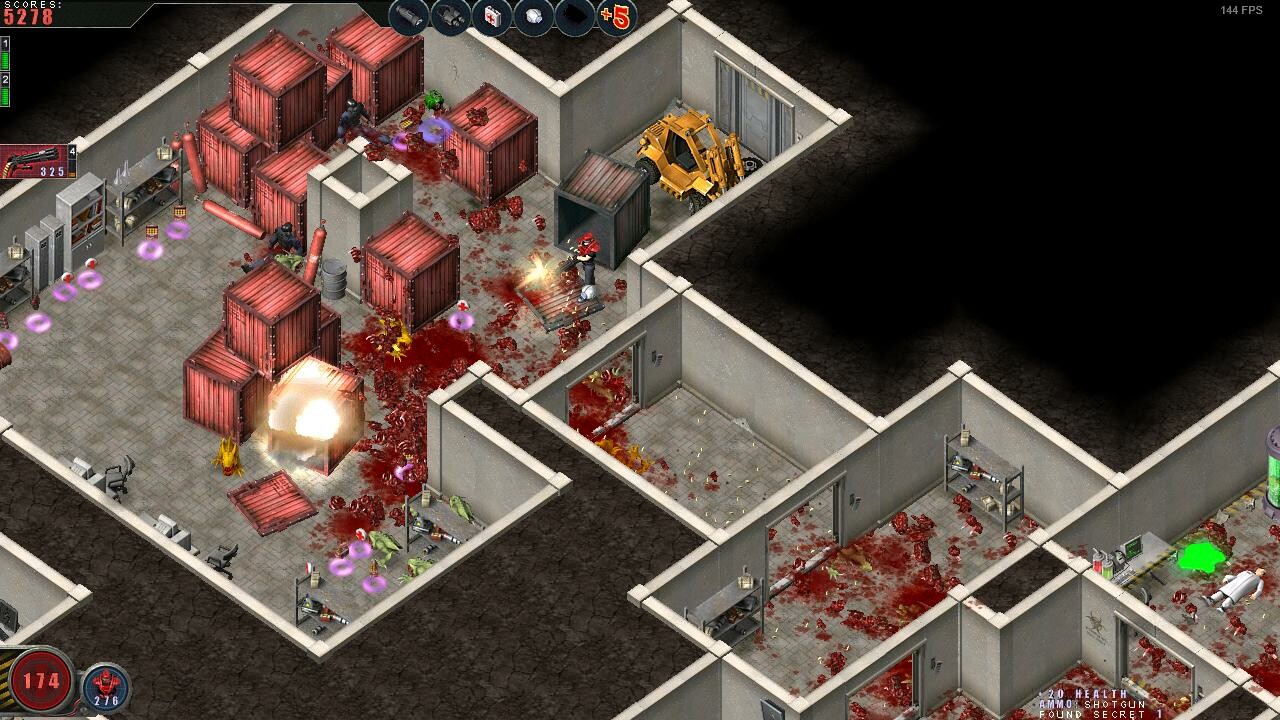Expand the shotgun ammo readout panel
The height and width of the screenshot is (720, 1280).
[x=52, y=170]
